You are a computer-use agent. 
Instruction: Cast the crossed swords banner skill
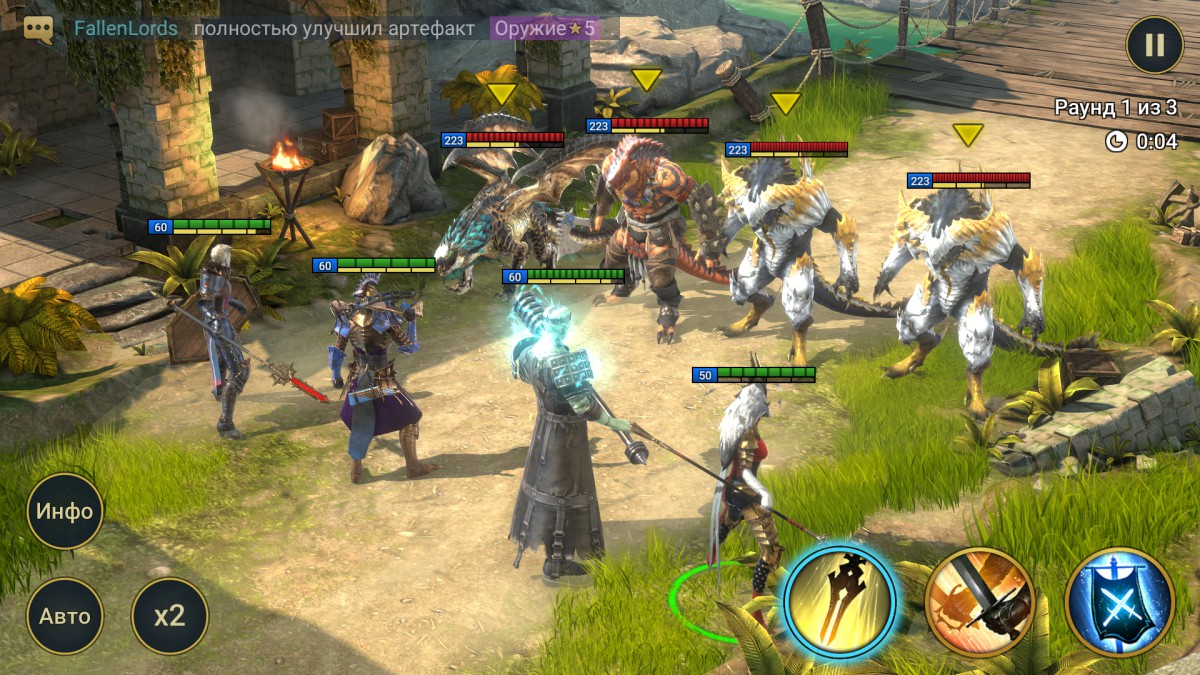coord(1120,602)
